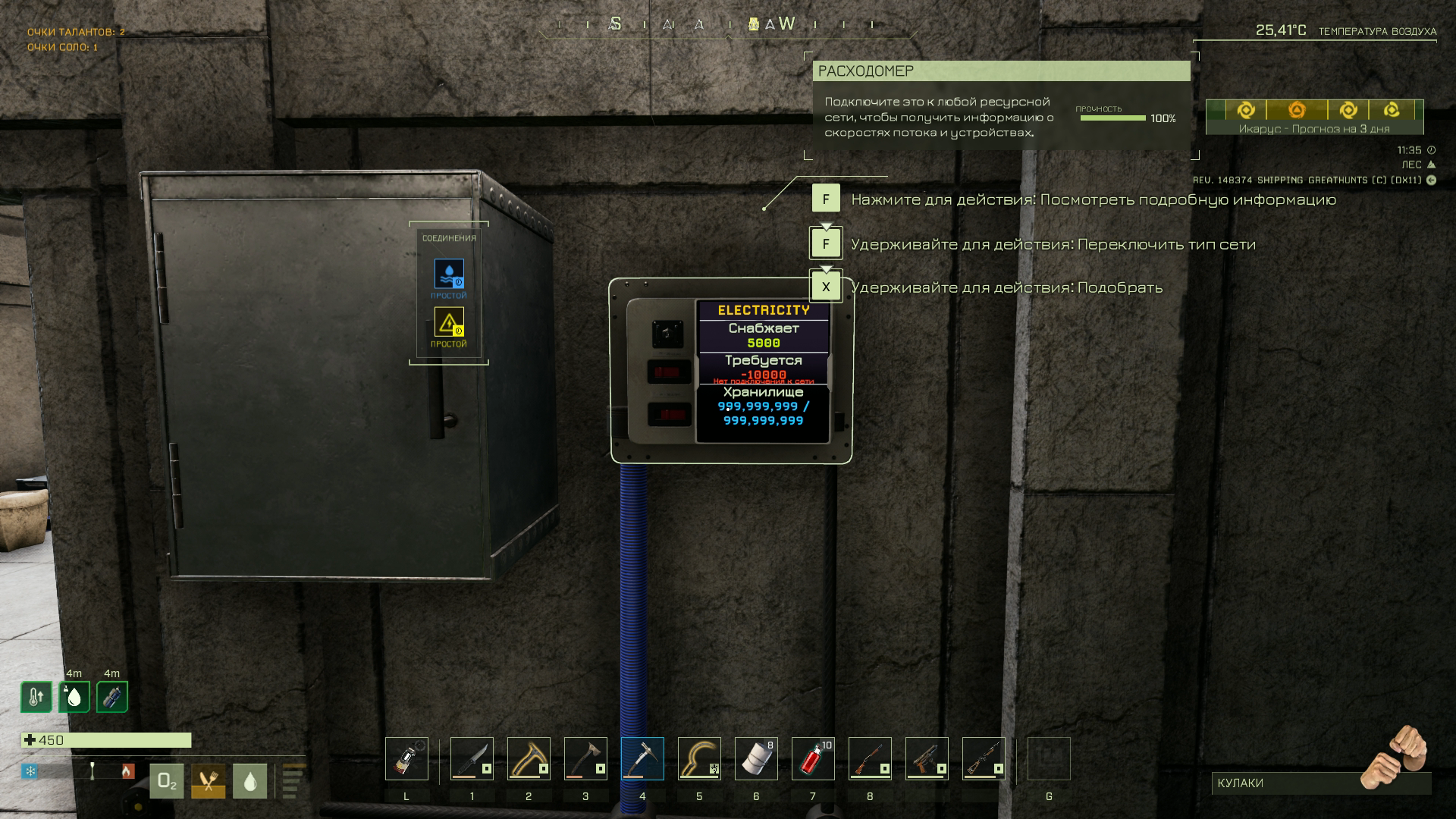This screenshot has height=819, width=1456.
Task: Equip the shotgun in hotbar slot 8
Action: click(870, 758)
